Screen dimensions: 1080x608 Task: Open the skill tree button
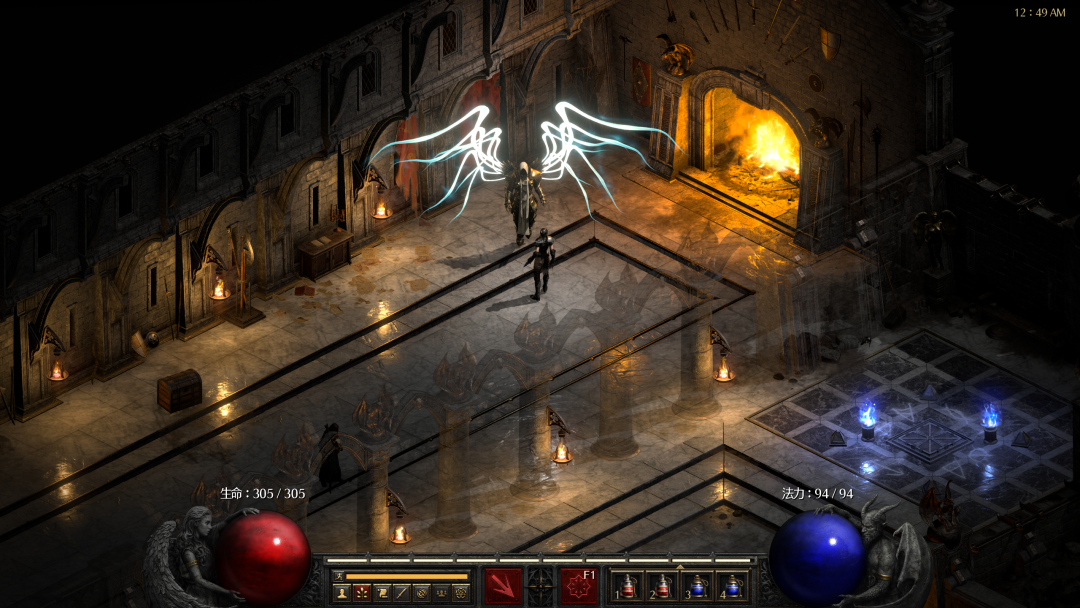361,592
